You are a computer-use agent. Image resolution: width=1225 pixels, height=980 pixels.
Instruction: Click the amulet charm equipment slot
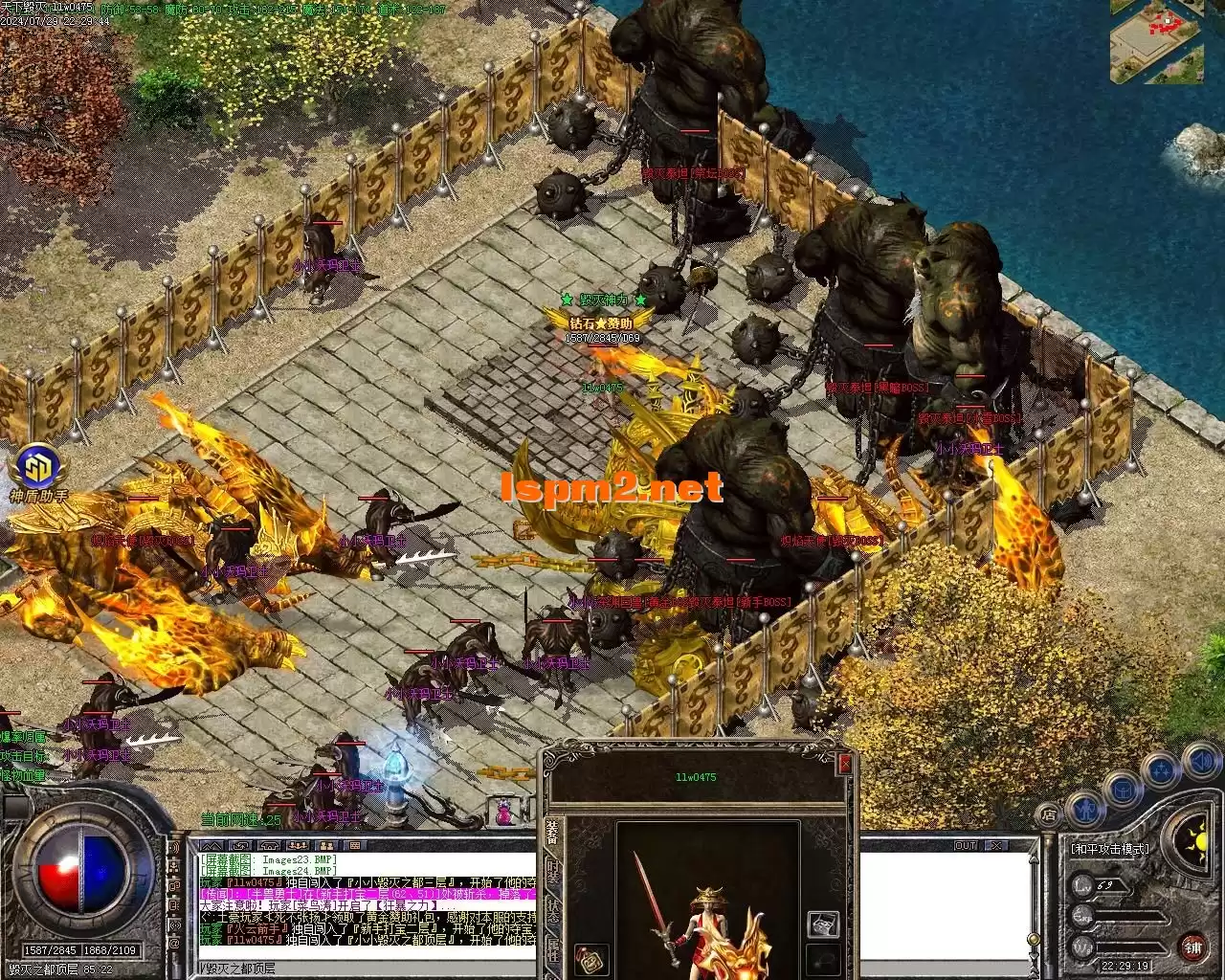tap(590, 959)
